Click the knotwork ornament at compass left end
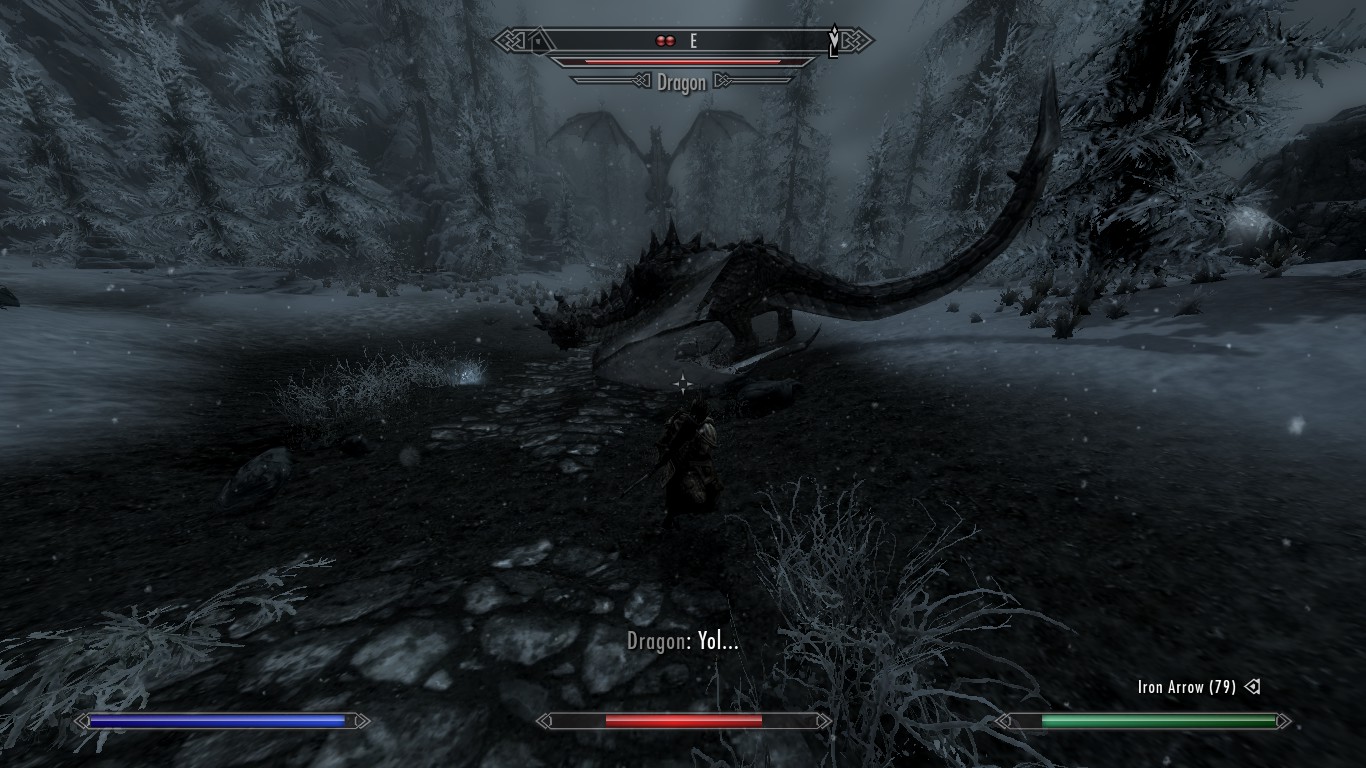Viewport: 1366px width, 768px height. point(509,40)
